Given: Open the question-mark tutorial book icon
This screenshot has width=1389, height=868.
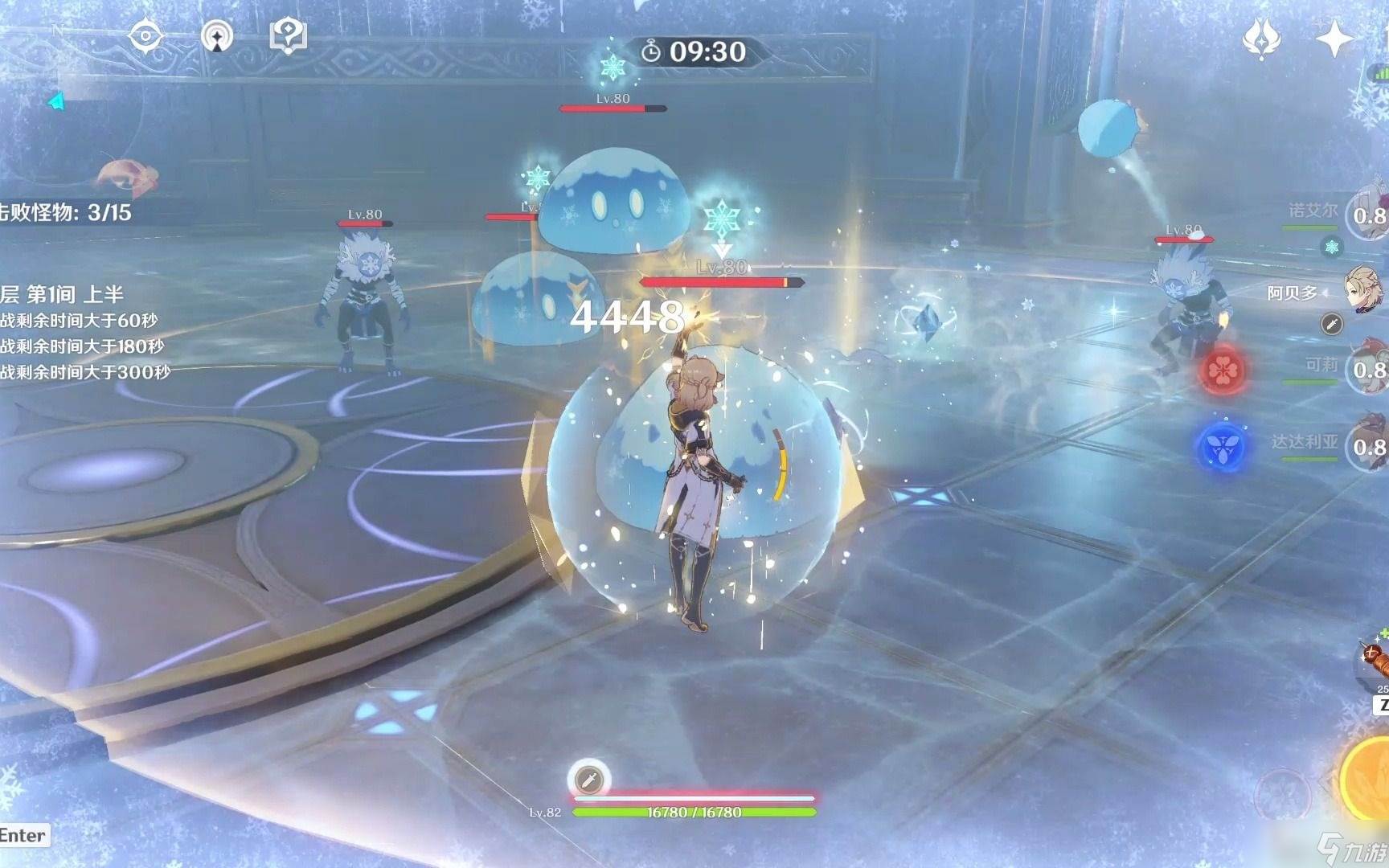Looking at the screenshot, I should [x=288, y=36].
